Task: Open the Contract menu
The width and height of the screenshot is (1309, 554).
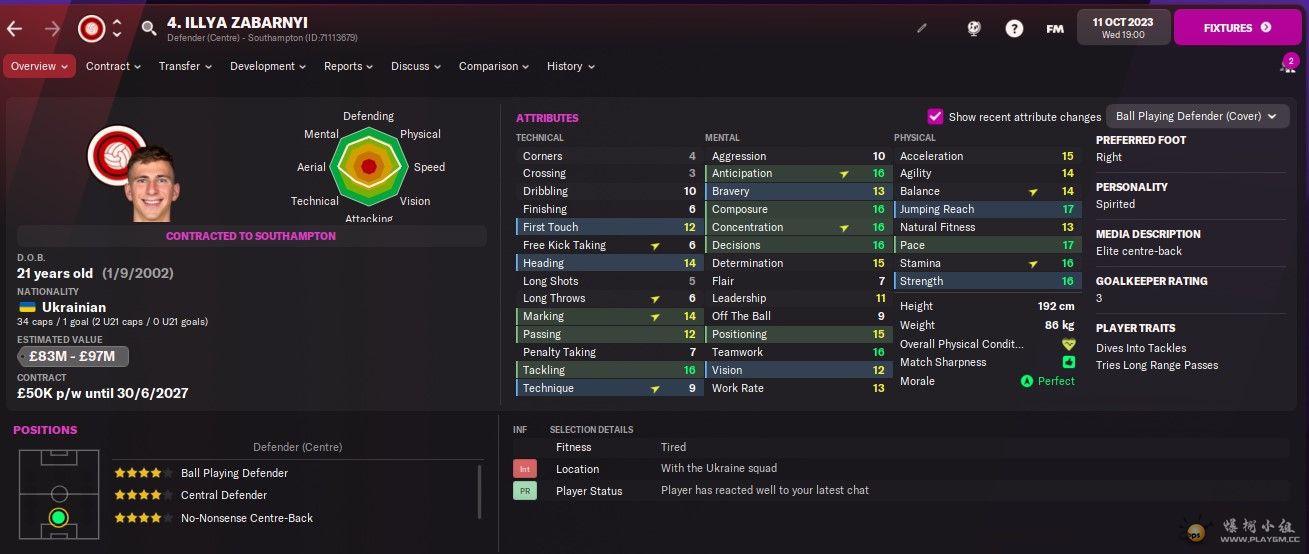Action: (114, 66)
